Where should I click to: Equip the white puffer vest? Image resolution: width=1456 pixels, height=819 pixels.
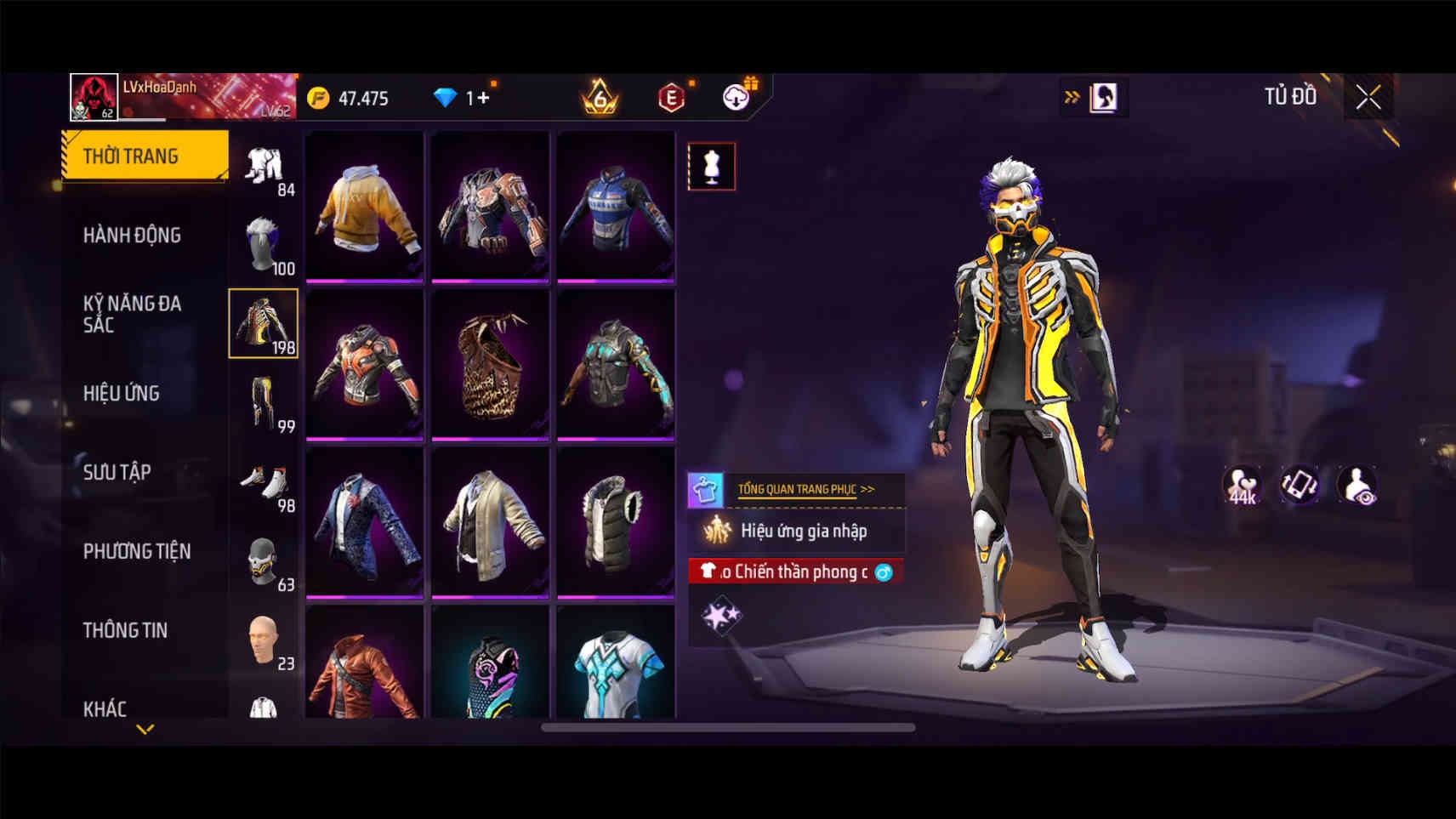coord(616,522)
